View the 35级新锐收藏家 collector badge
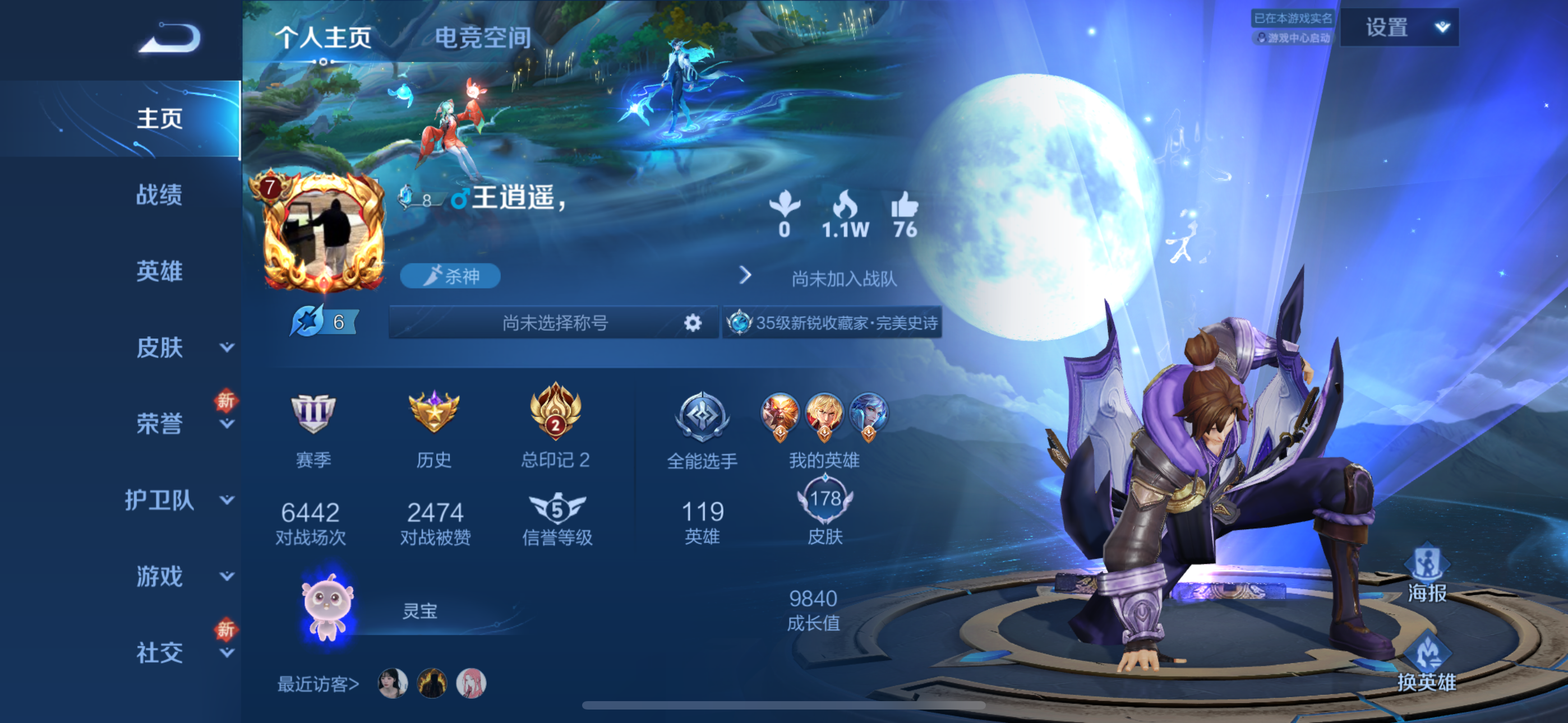The image size is (1568, 723). 833,323
